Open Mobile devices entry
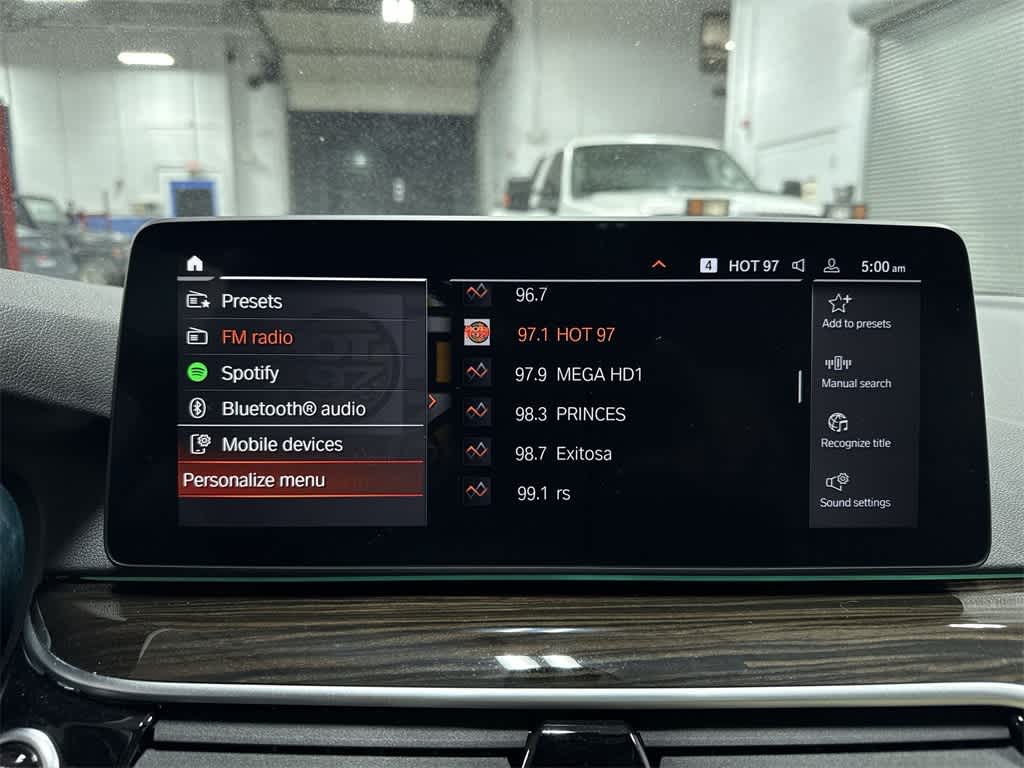The image size is (1024, 768). (x=281, y=444)
